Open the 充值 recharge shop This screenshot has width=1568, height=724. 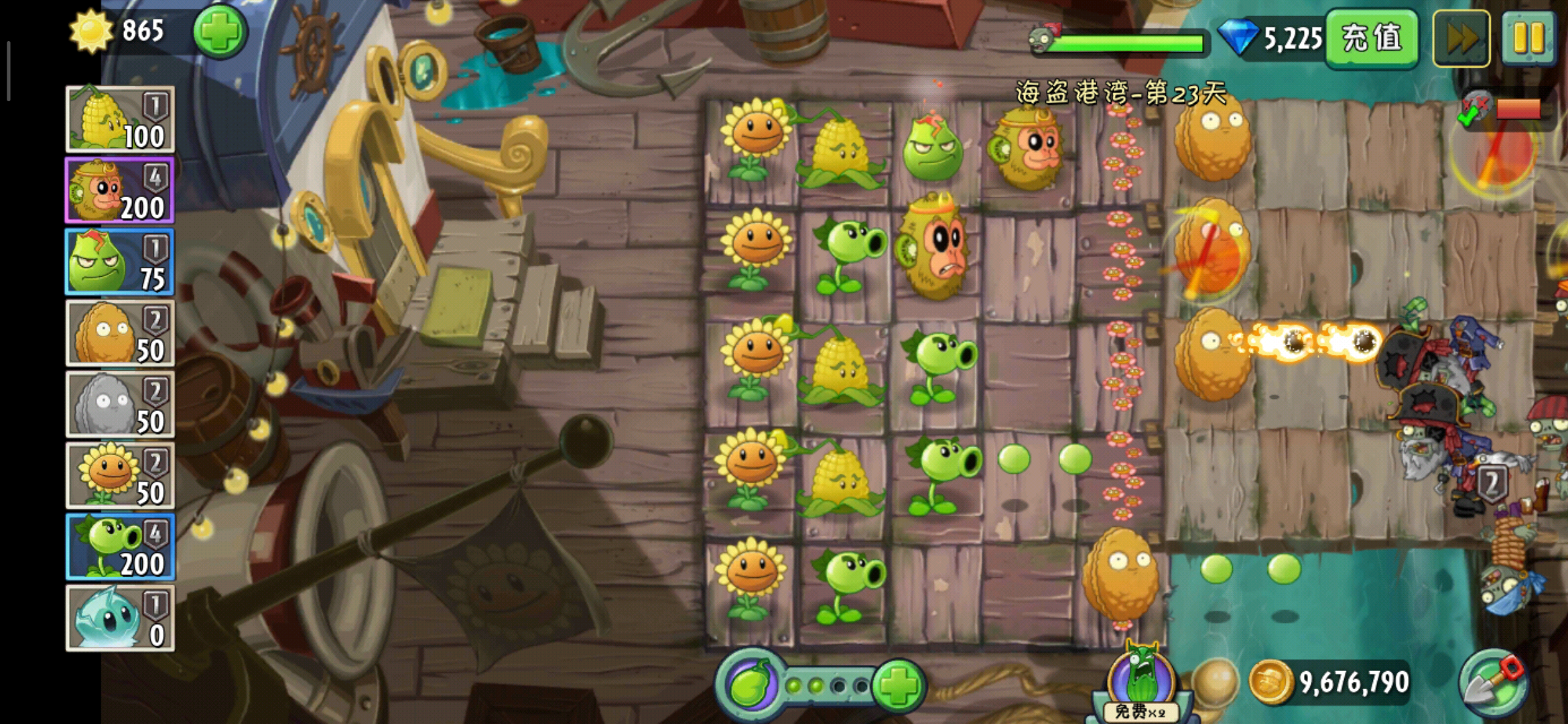pos(1372,38)
